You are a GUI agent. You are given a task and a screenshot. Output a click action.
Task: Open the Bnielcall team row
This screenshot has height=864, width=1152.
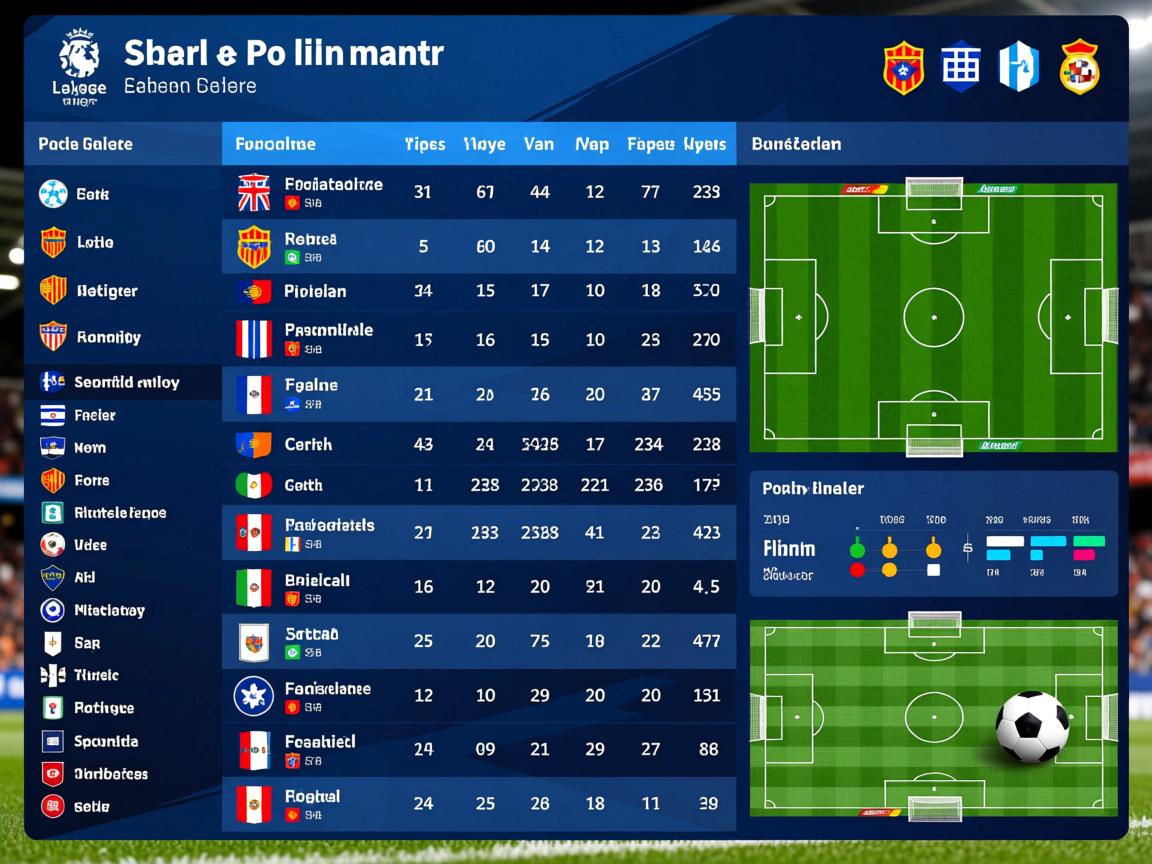pos(478,587)
